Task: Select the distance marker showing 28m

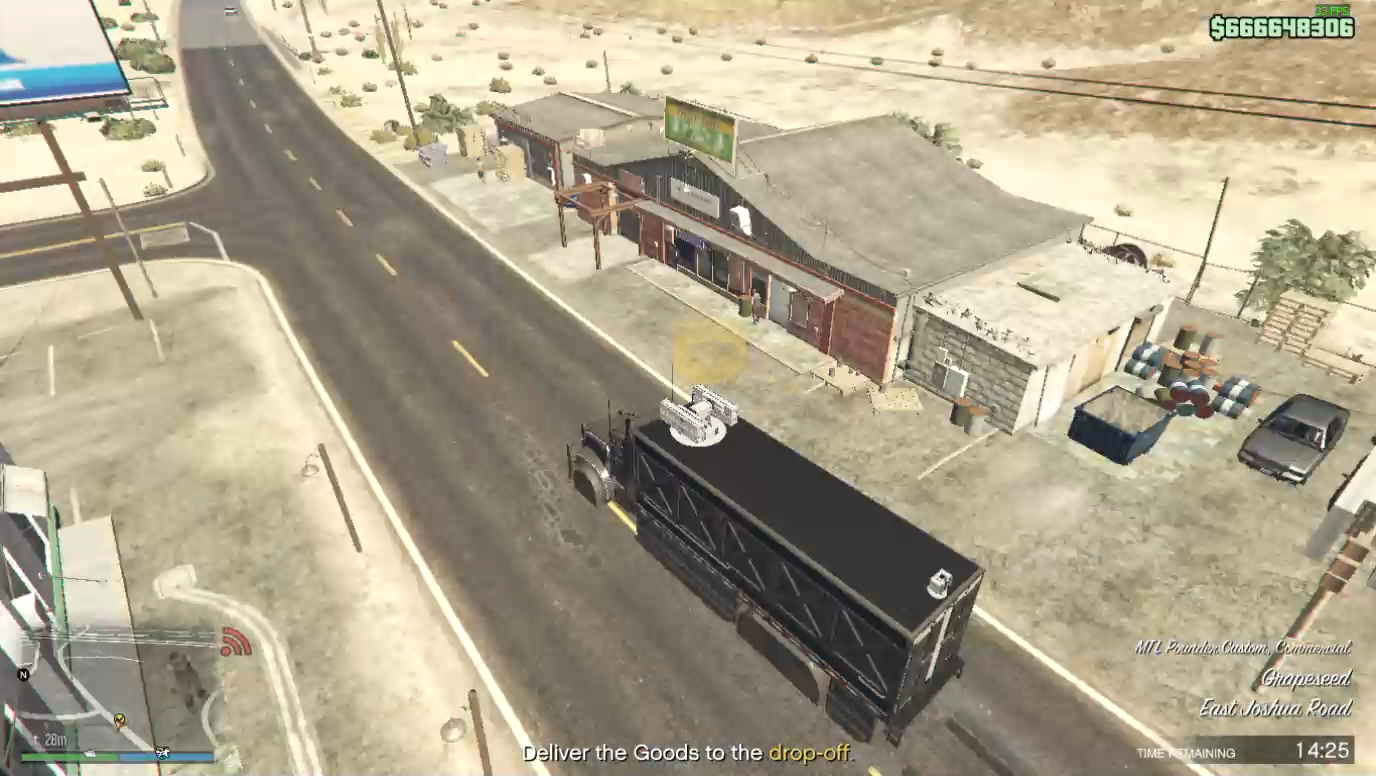Action: click(55, 737)
